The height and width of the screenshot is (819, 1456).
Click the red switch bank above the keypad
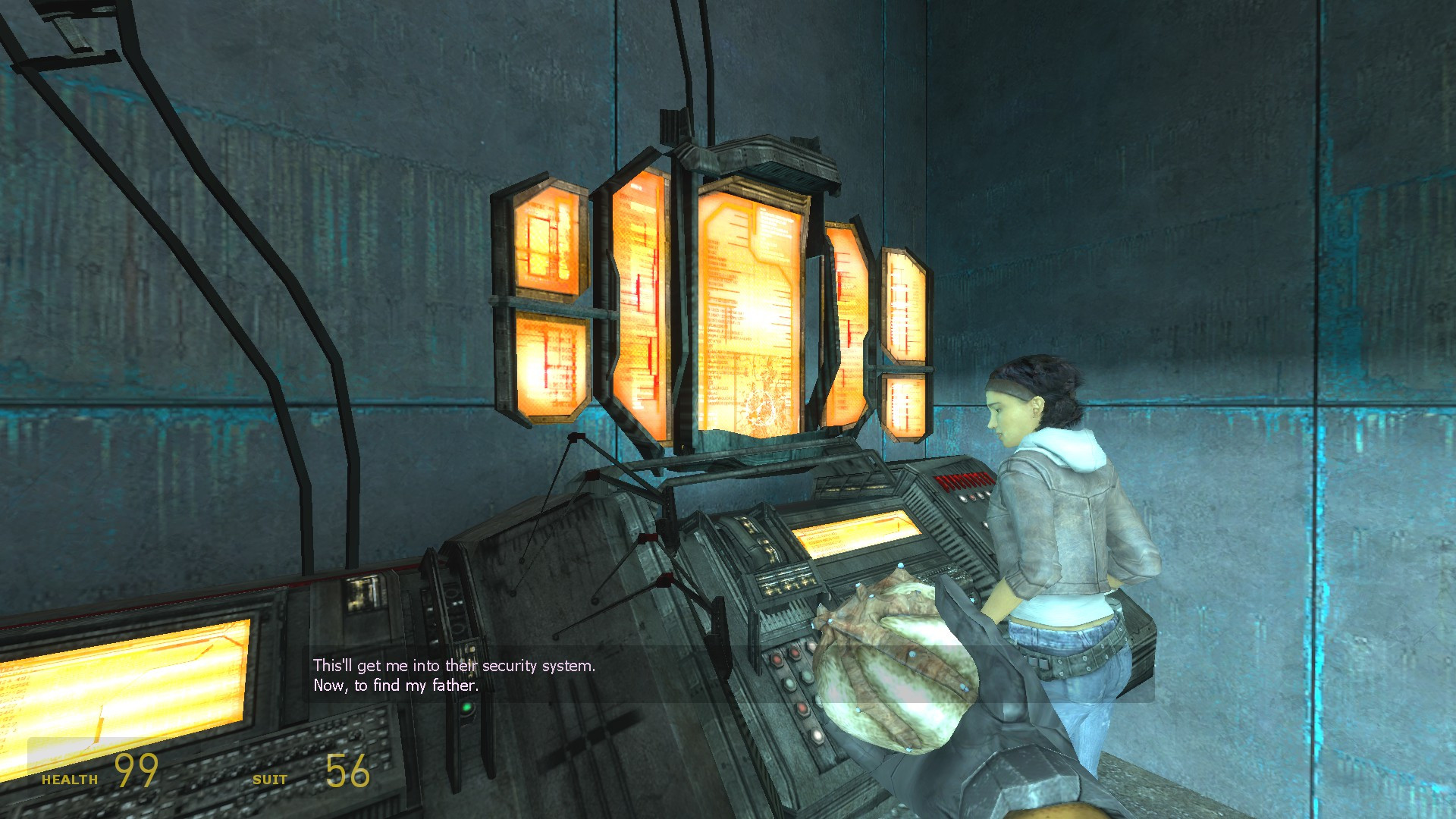click(x=963, y=480)
